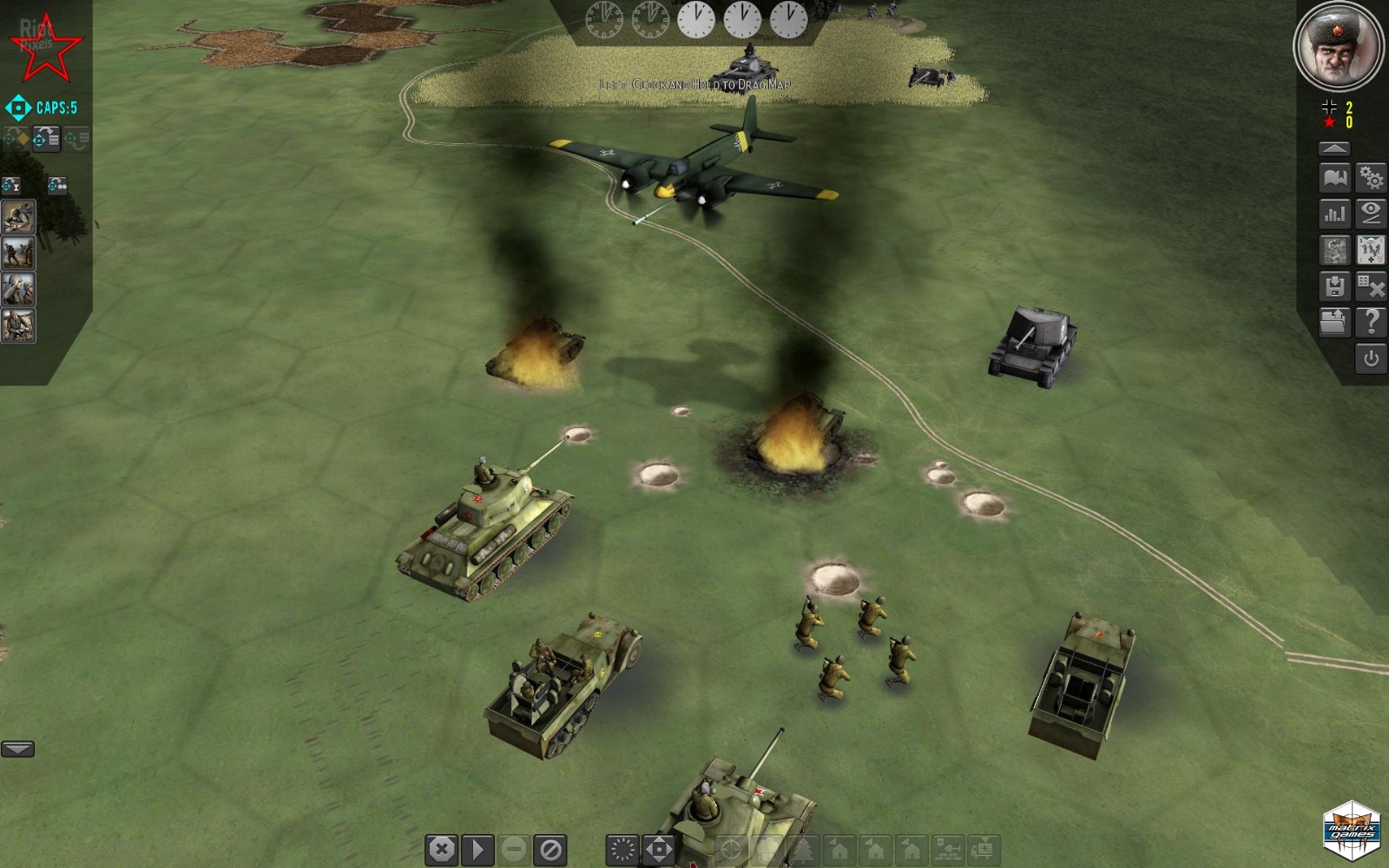Open the question mark help
Image resolution: width=1389 pixels, height=868 pixels.
(1371, 322)
